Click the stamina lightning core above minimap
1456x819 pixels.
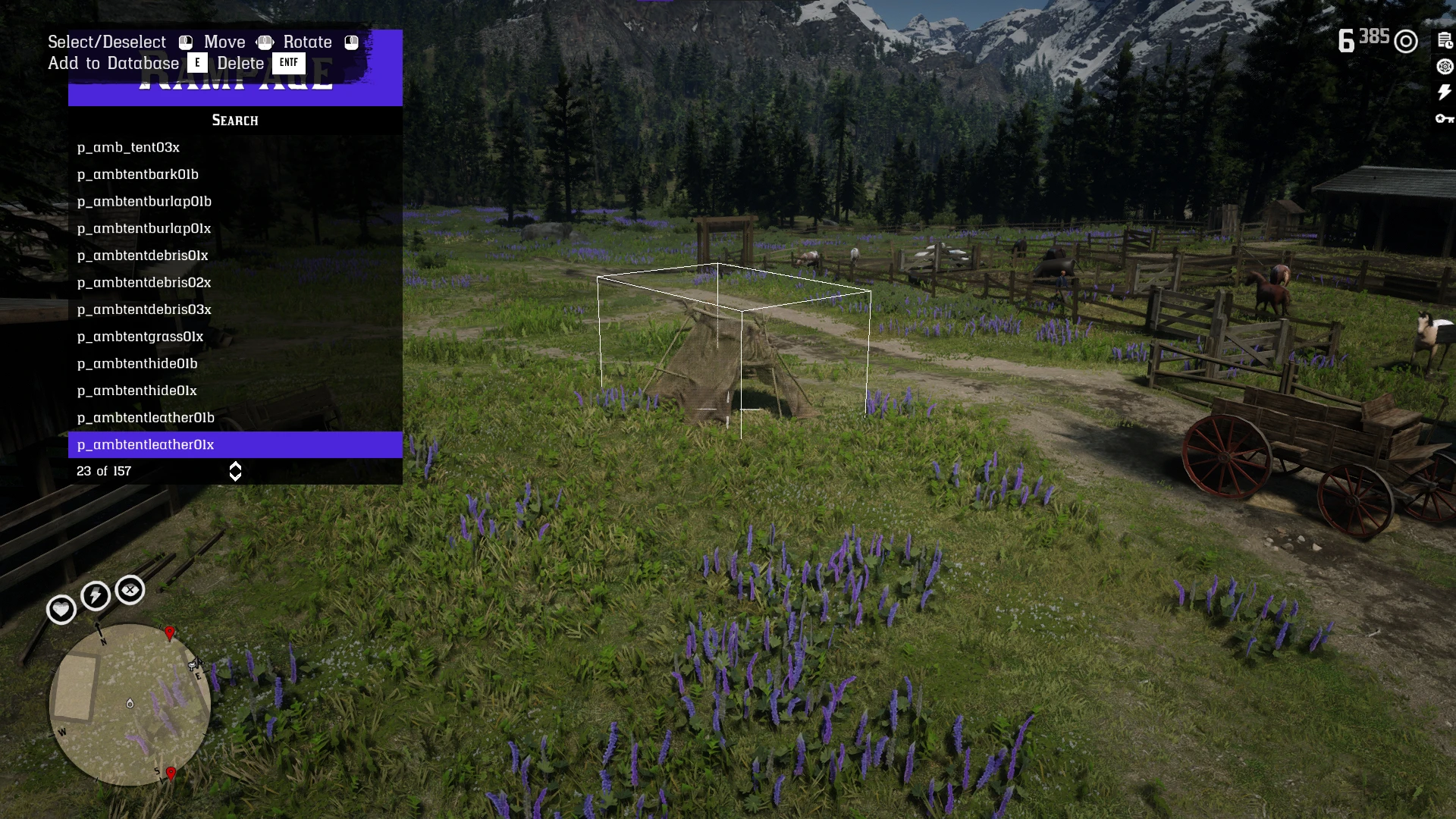click(95, 597)
